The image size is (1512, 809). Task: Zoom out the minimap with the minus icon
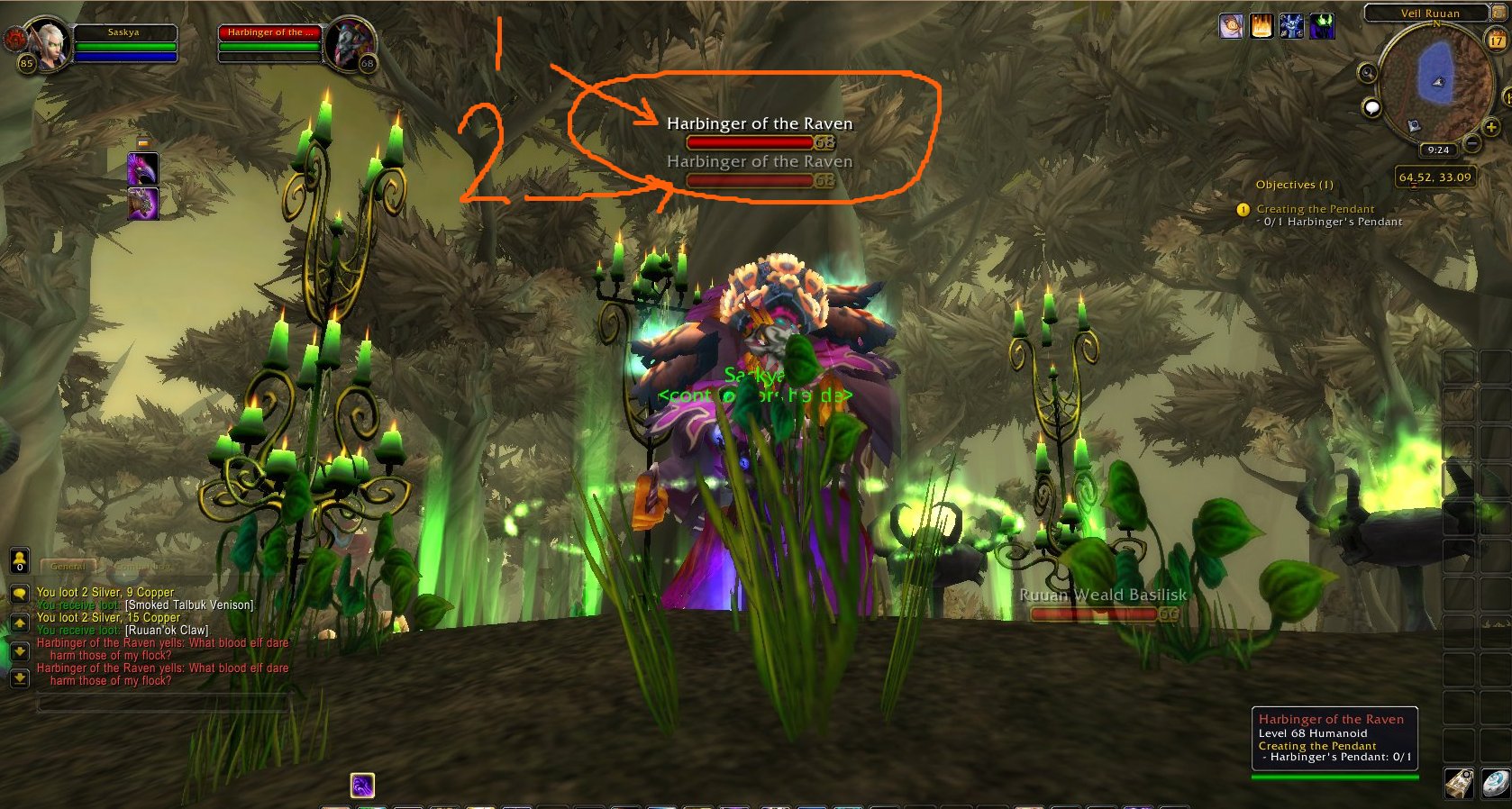(x=1471, y=143)
